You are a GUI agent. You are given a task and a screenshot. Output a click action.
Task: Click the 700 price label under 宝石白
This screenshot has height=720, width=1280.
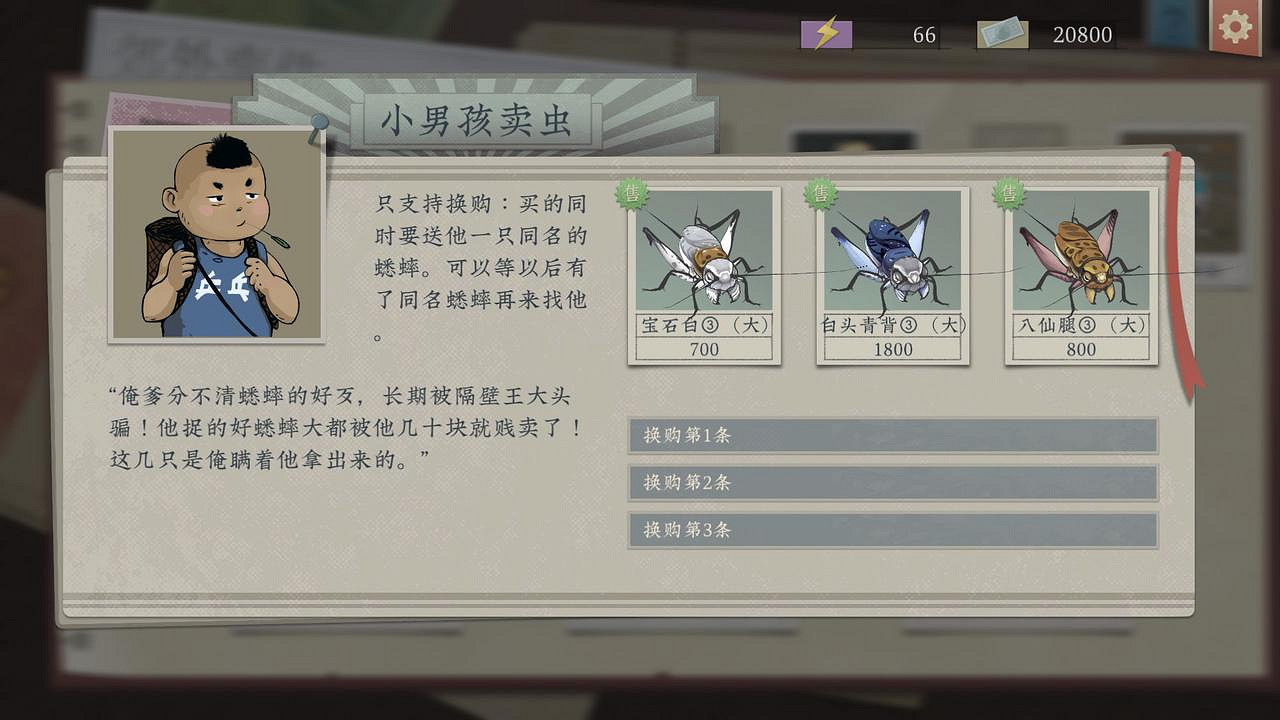[703, 350]
